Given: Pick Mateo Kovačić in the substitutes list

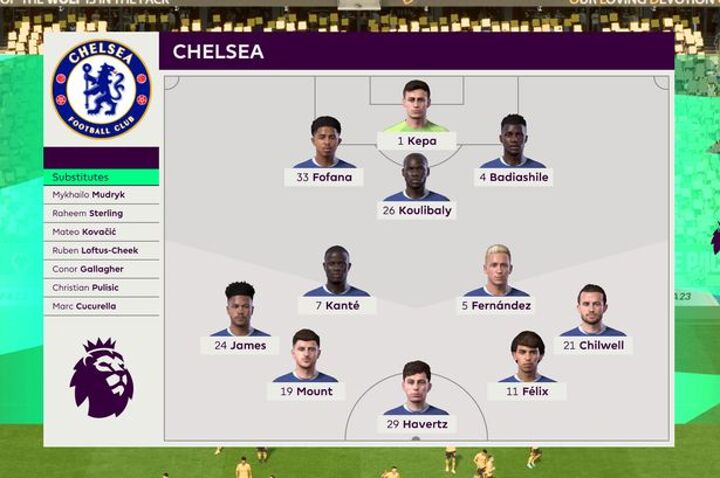Looking at the screenshot, I should 101,232.
